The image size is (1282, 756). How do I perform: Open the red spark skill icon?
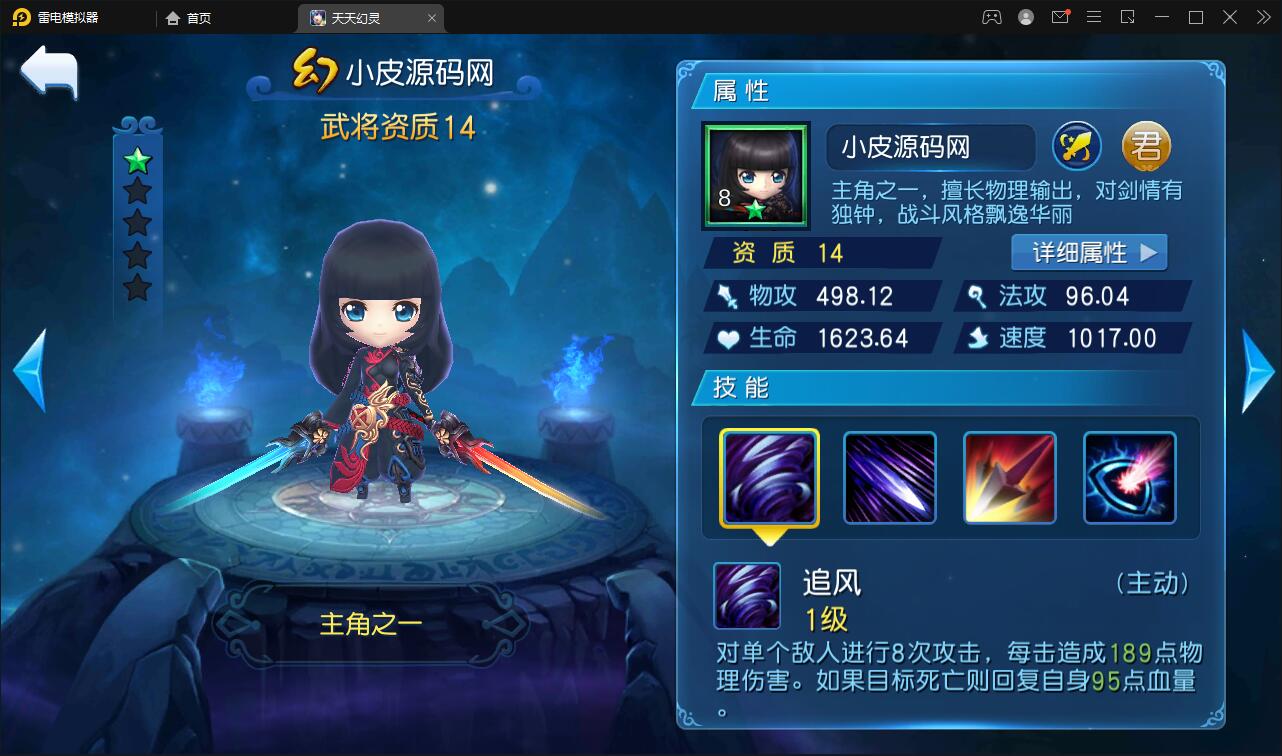[x=1130, y=477]
